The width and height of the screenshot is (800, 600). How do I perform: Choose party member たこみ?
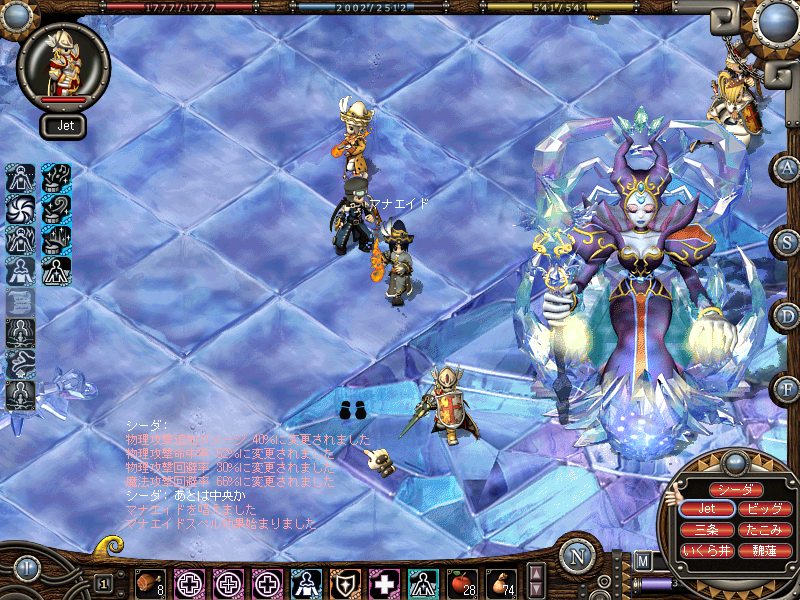pyautogui.click(x=766, y=530)
